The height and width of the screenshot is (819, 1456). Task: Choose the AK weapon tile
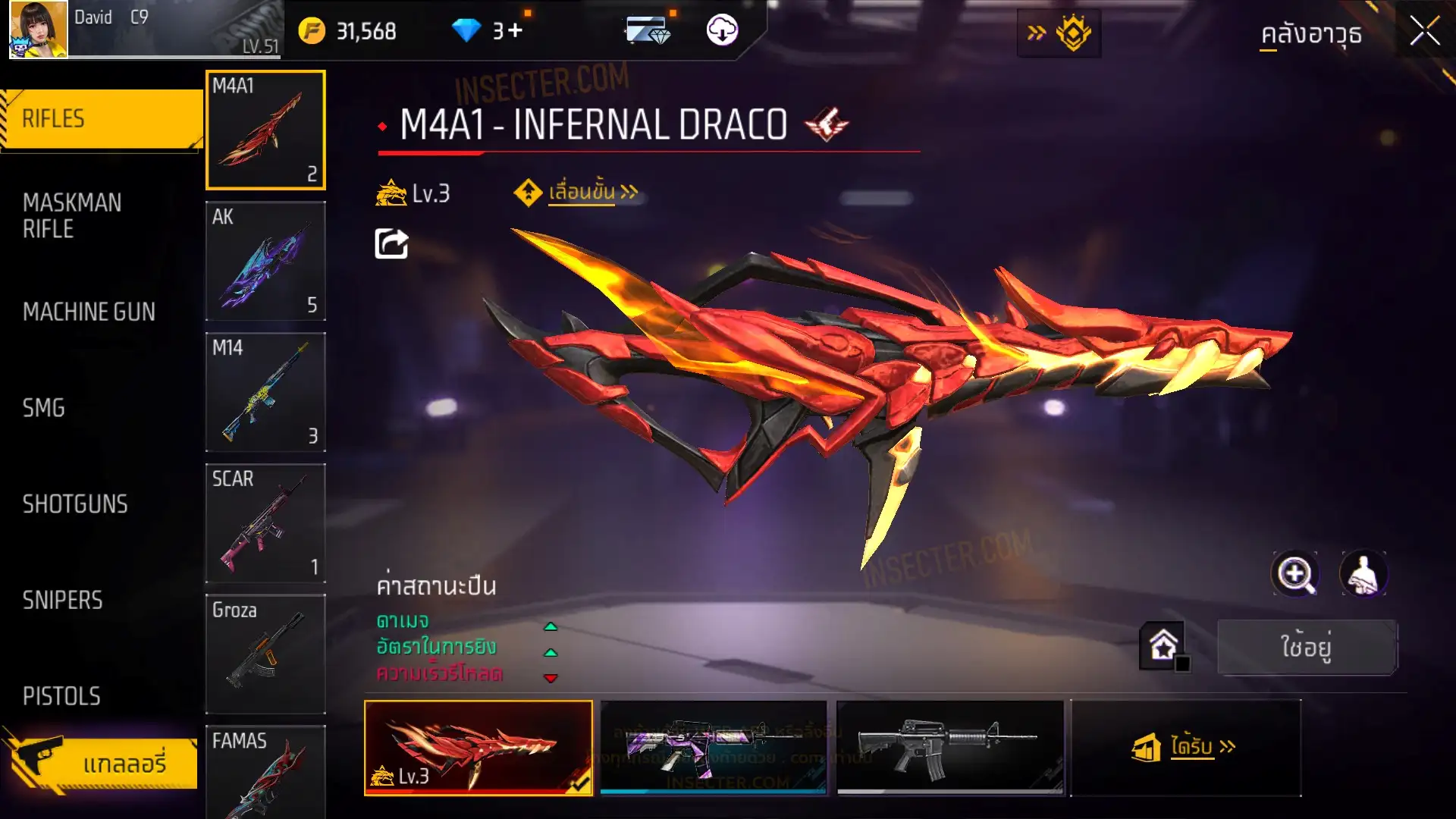265,261
